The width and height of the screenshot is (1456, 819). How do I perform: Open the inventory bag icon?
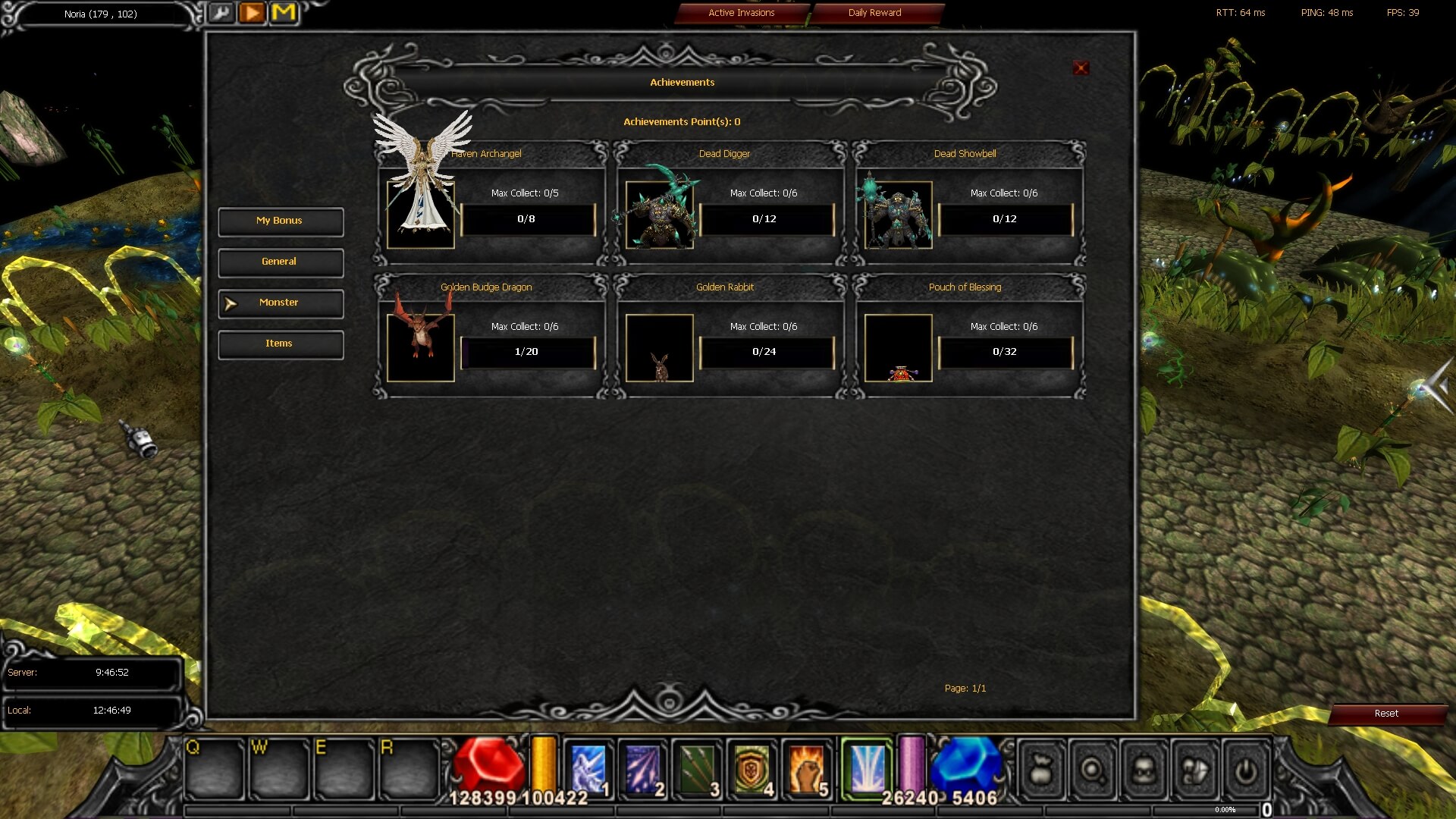(x=1040, y=771)
